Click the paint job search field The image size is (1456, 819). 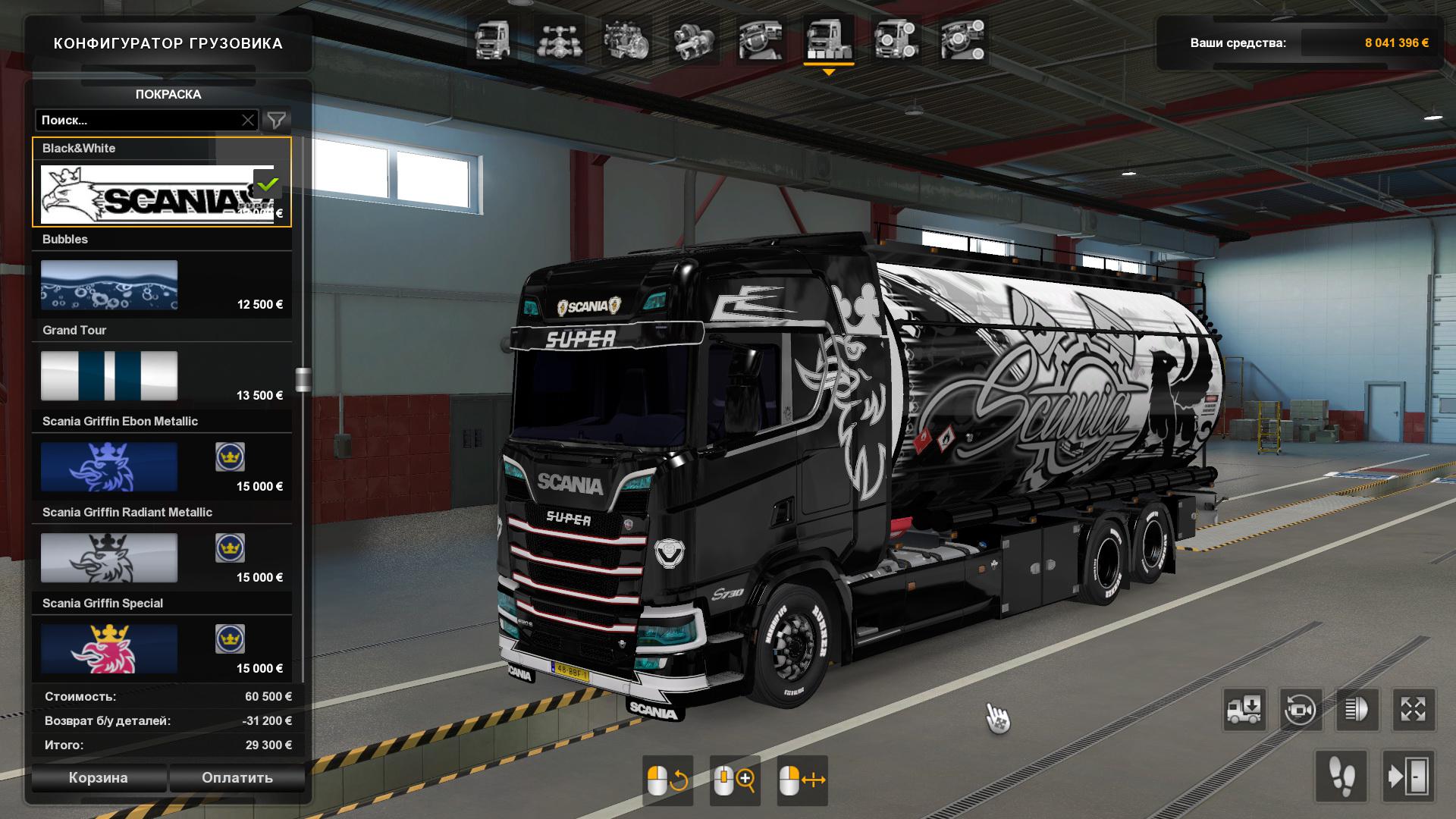coord(136,120)
